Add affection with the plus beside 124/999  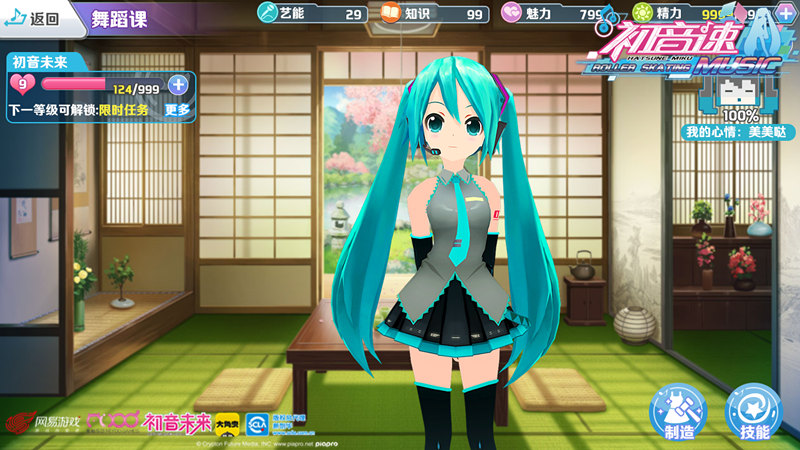[x=178, y=85]
